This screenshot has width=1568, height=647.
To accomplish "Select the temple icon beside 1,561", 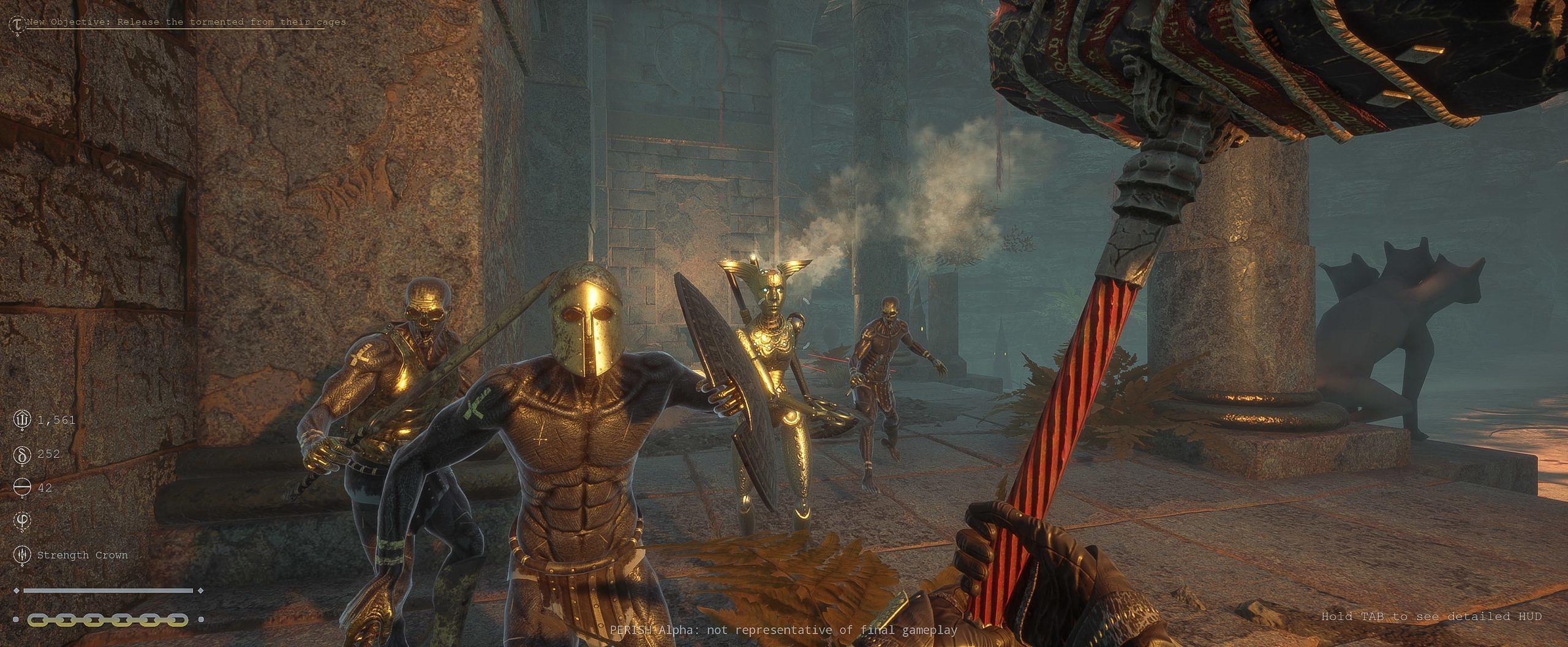I will click(x=21, y=420).
